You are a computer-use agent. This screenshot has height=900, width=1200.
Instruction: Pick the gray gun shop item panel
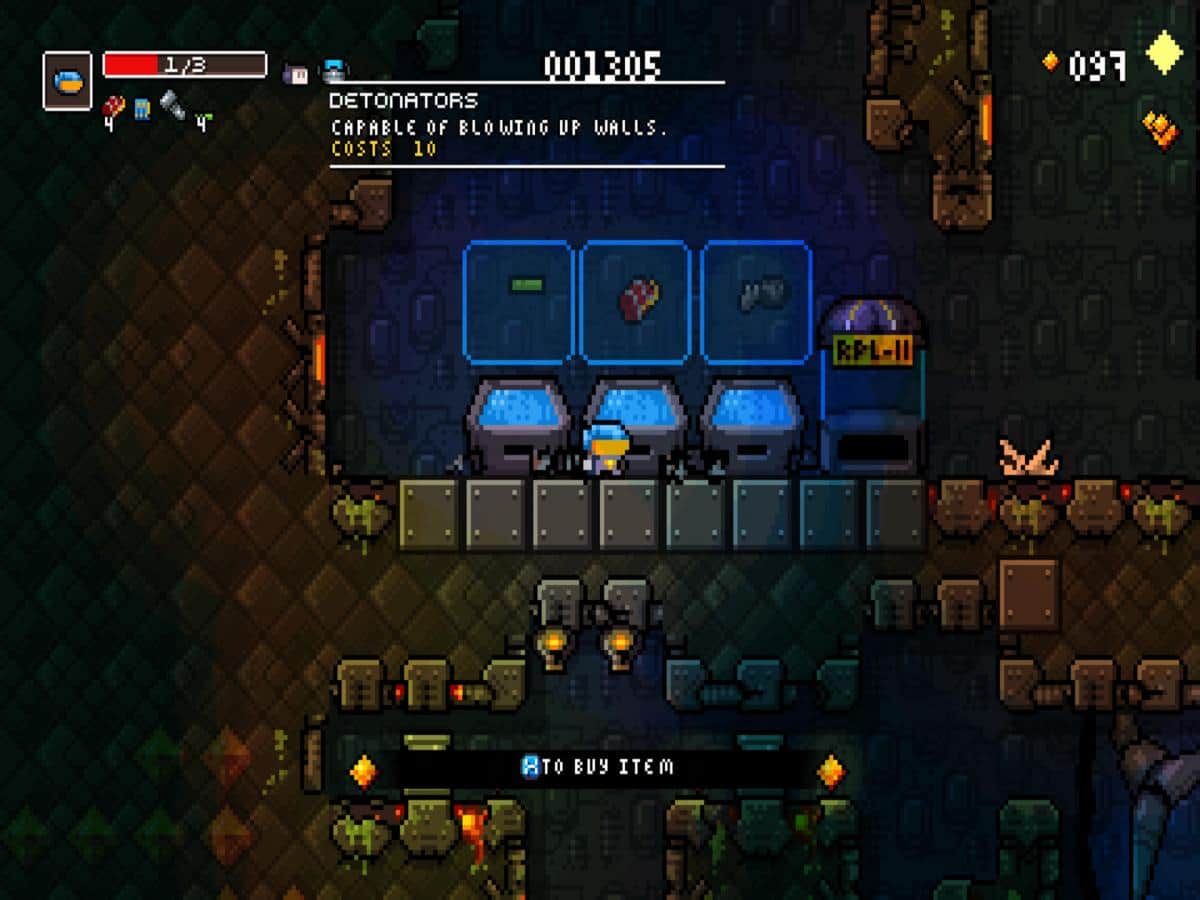757,301
